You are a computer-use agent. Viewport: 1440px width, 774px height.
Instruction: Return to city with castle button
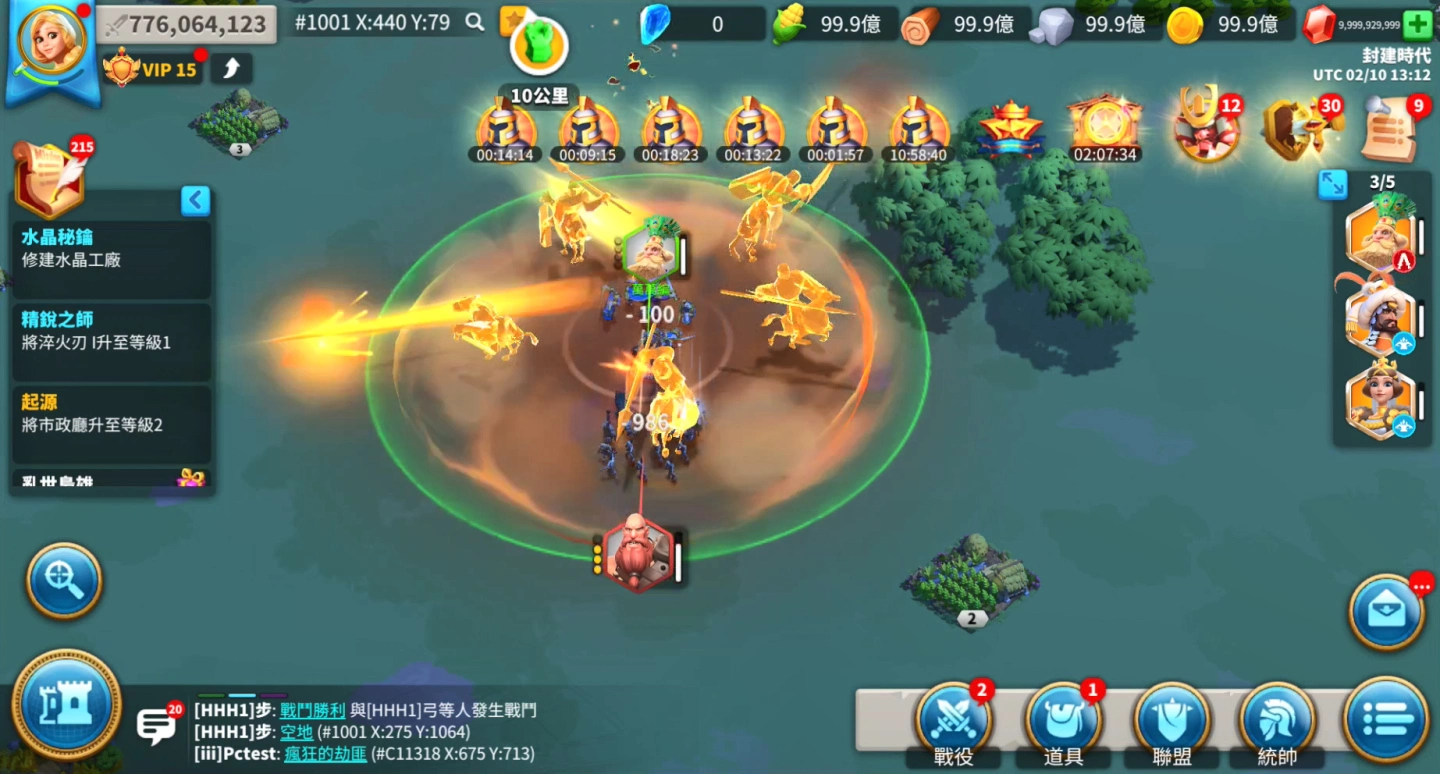[67, 704]
